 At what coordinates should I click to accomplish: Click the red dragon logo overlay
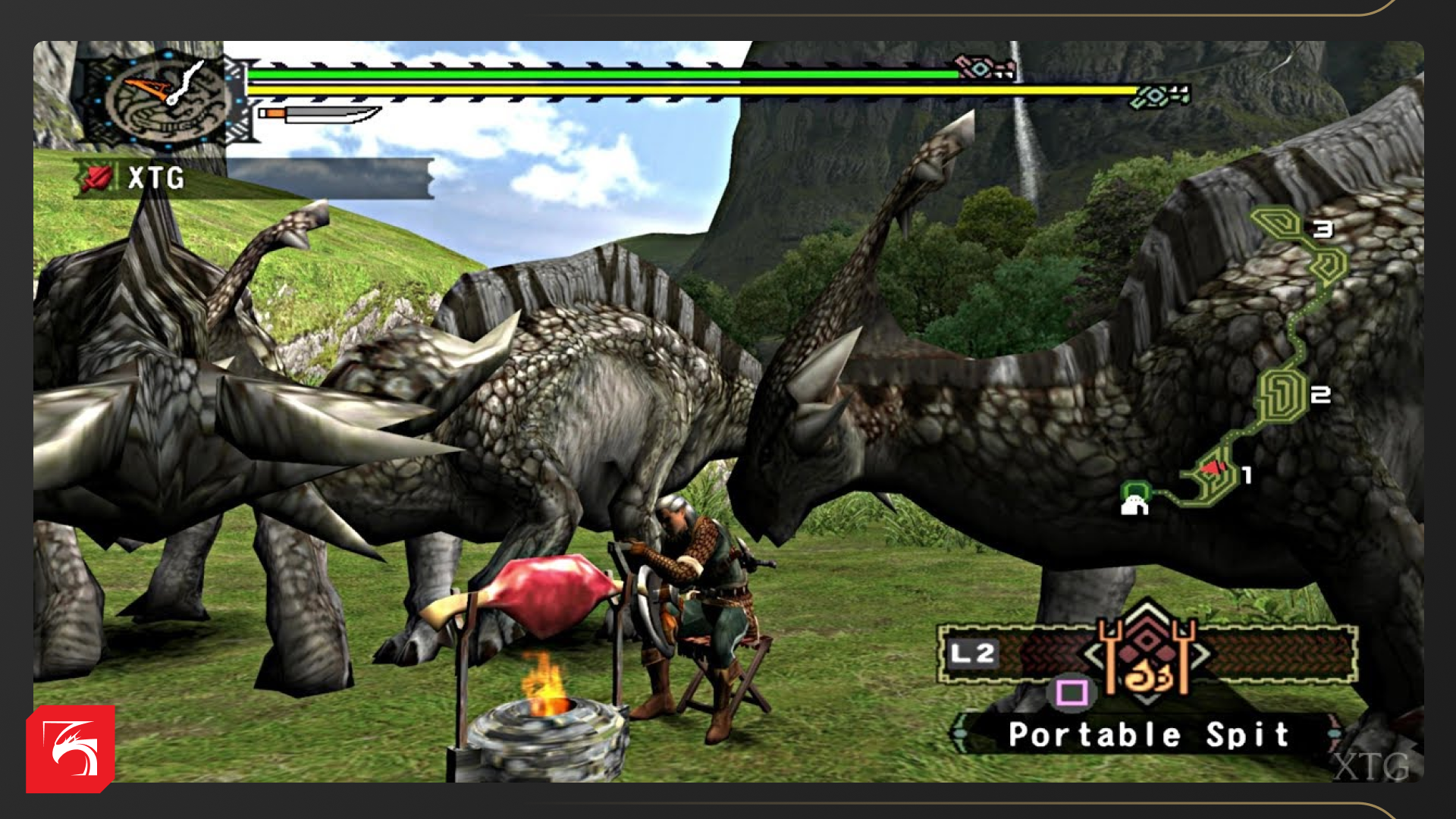[71, 749]
